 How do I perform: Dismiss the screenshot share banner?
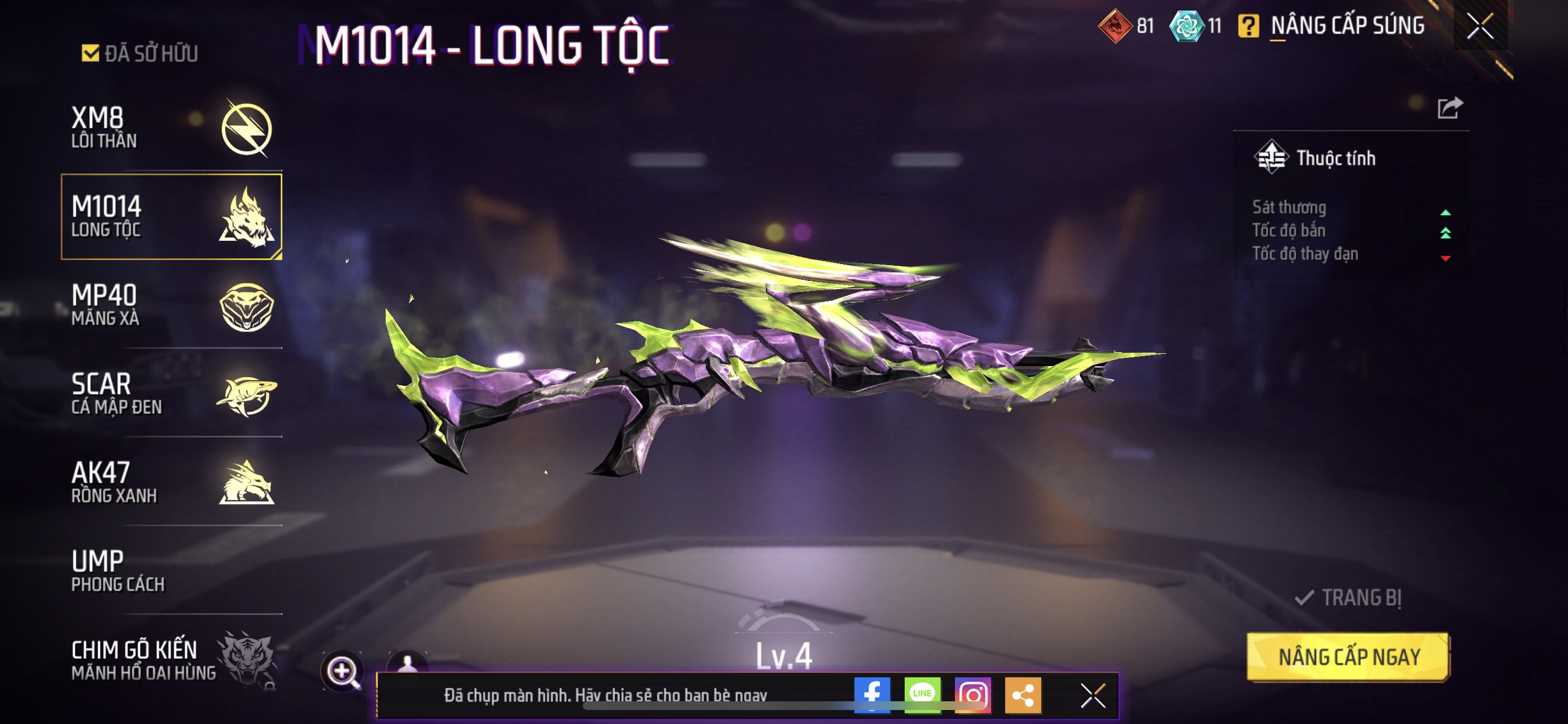(x=1093, y=695)
